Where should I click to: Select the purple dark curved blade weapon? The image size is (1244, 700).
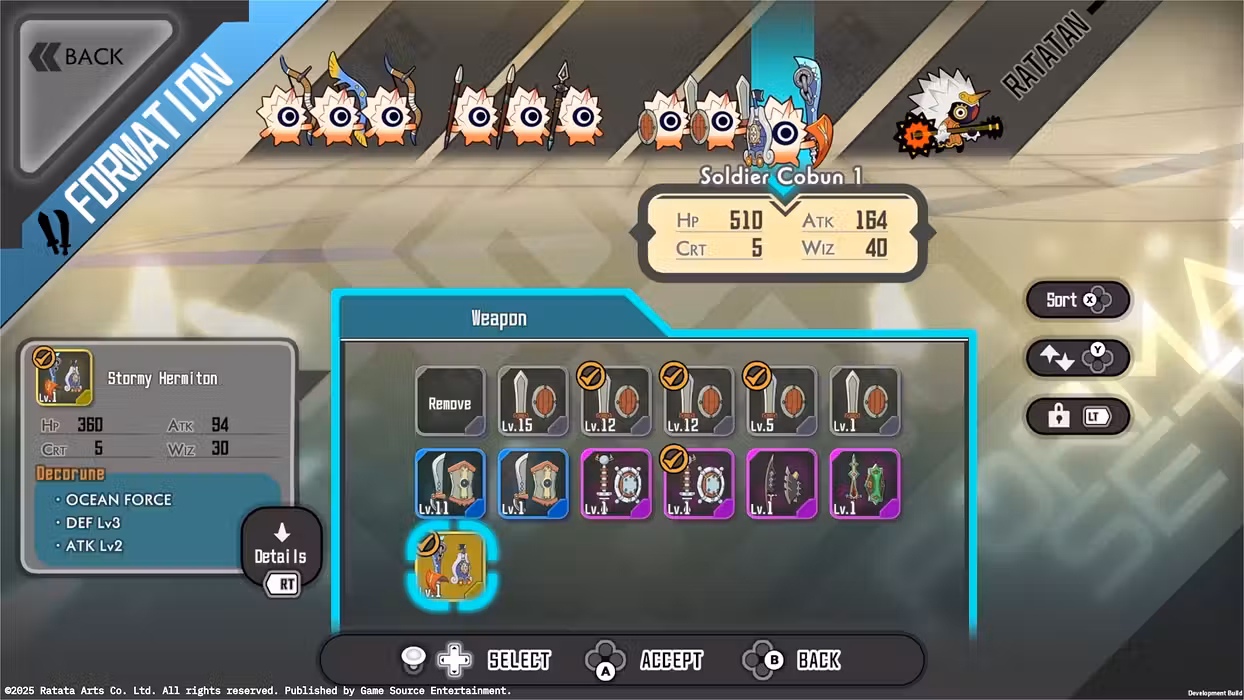click(x=782, y=484)
